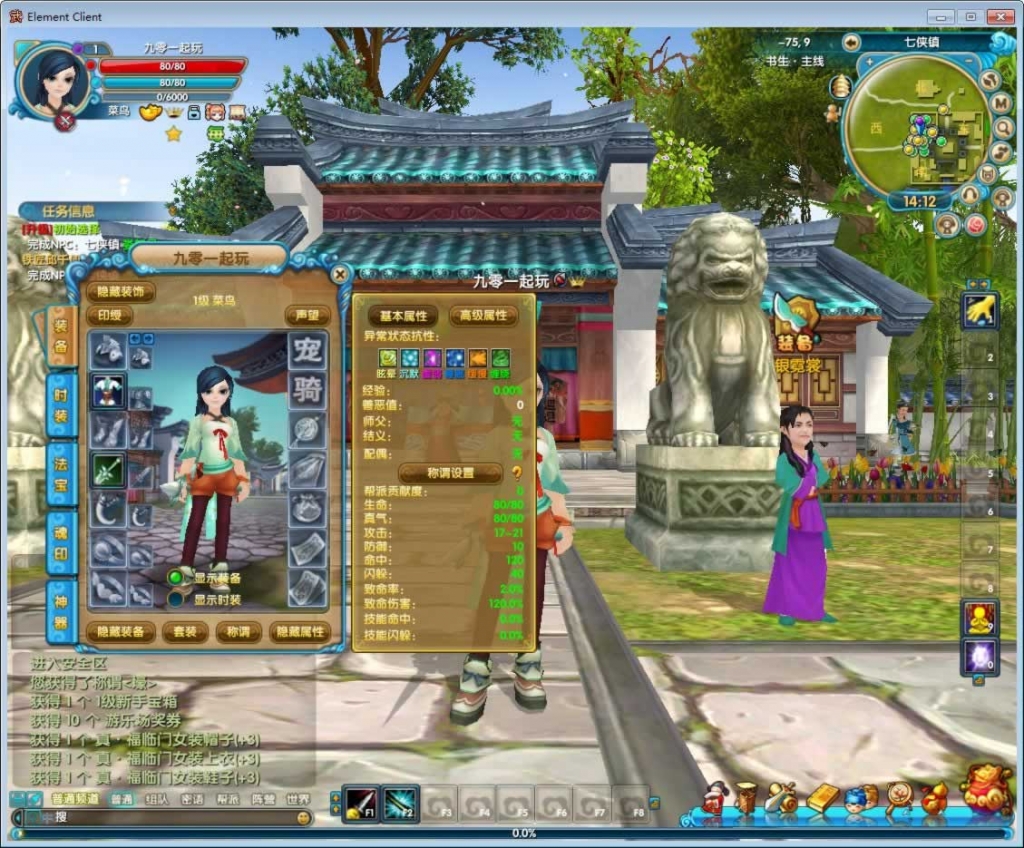The image size is (1024, 848).
Task: Open the 声望 reputation button
Action: pyautogui.click(x=307, y=315)
